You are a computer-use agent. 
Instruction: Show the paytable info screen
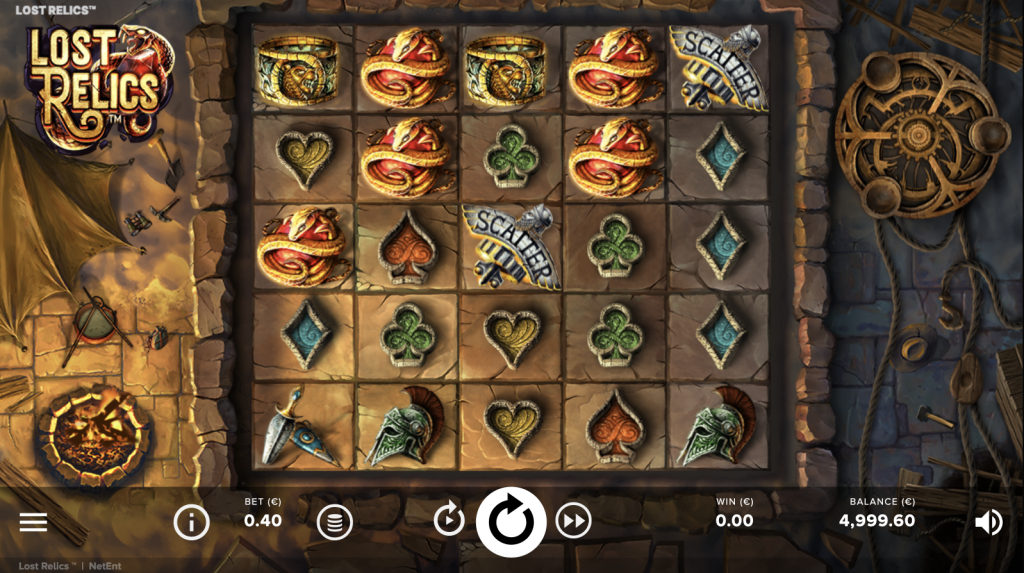tap(190, 521)
